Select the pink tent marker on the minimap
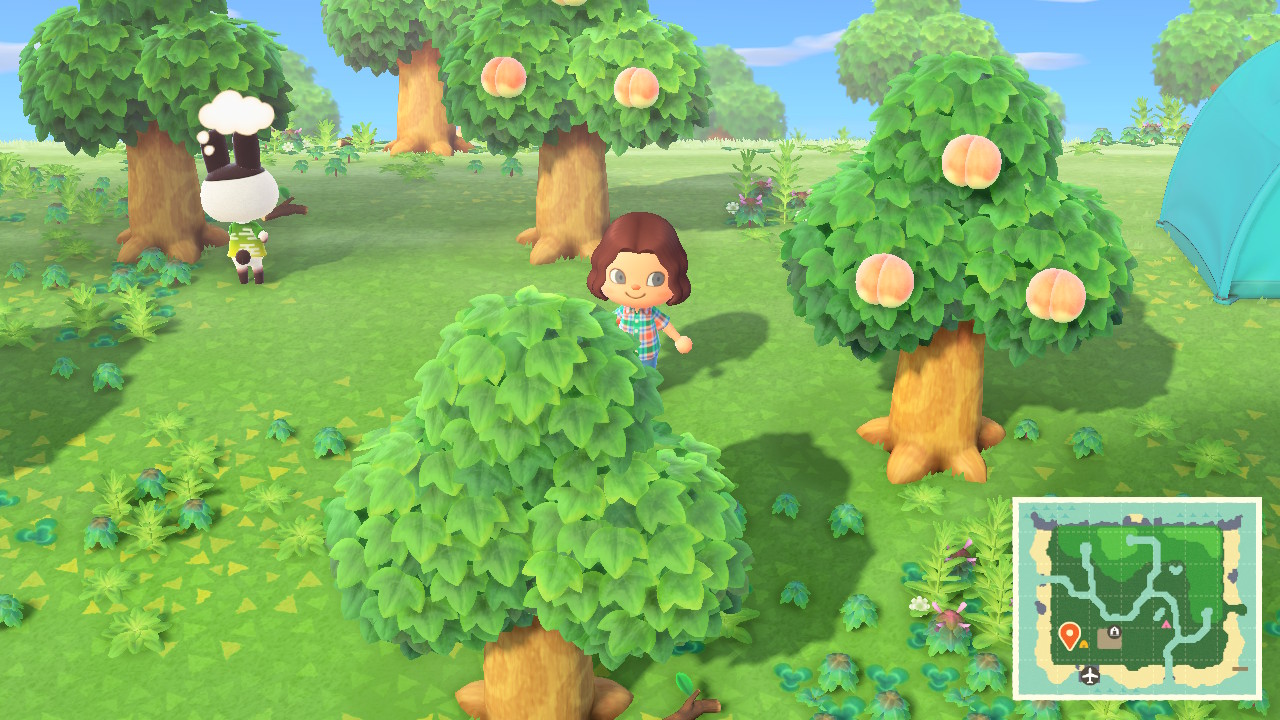This screenshot has height=720, width=1280. 1166,625
